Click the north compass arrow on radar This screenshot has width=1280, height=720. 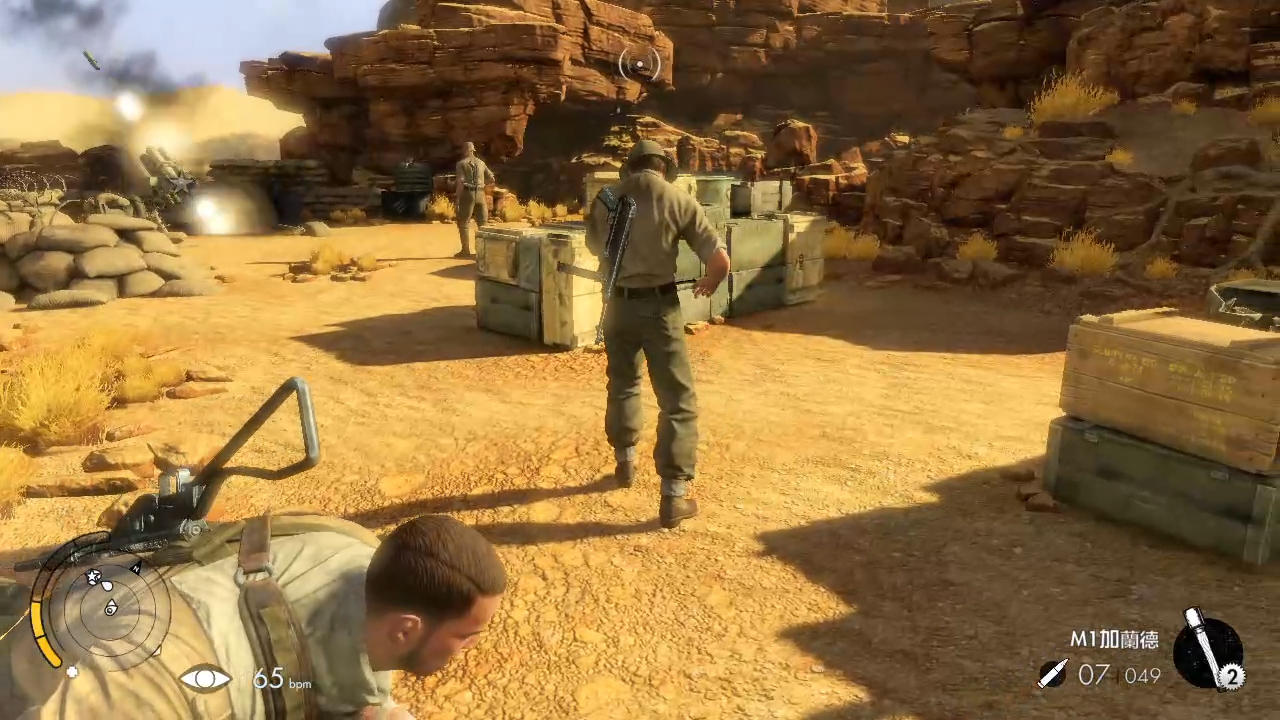click(135, 568)
